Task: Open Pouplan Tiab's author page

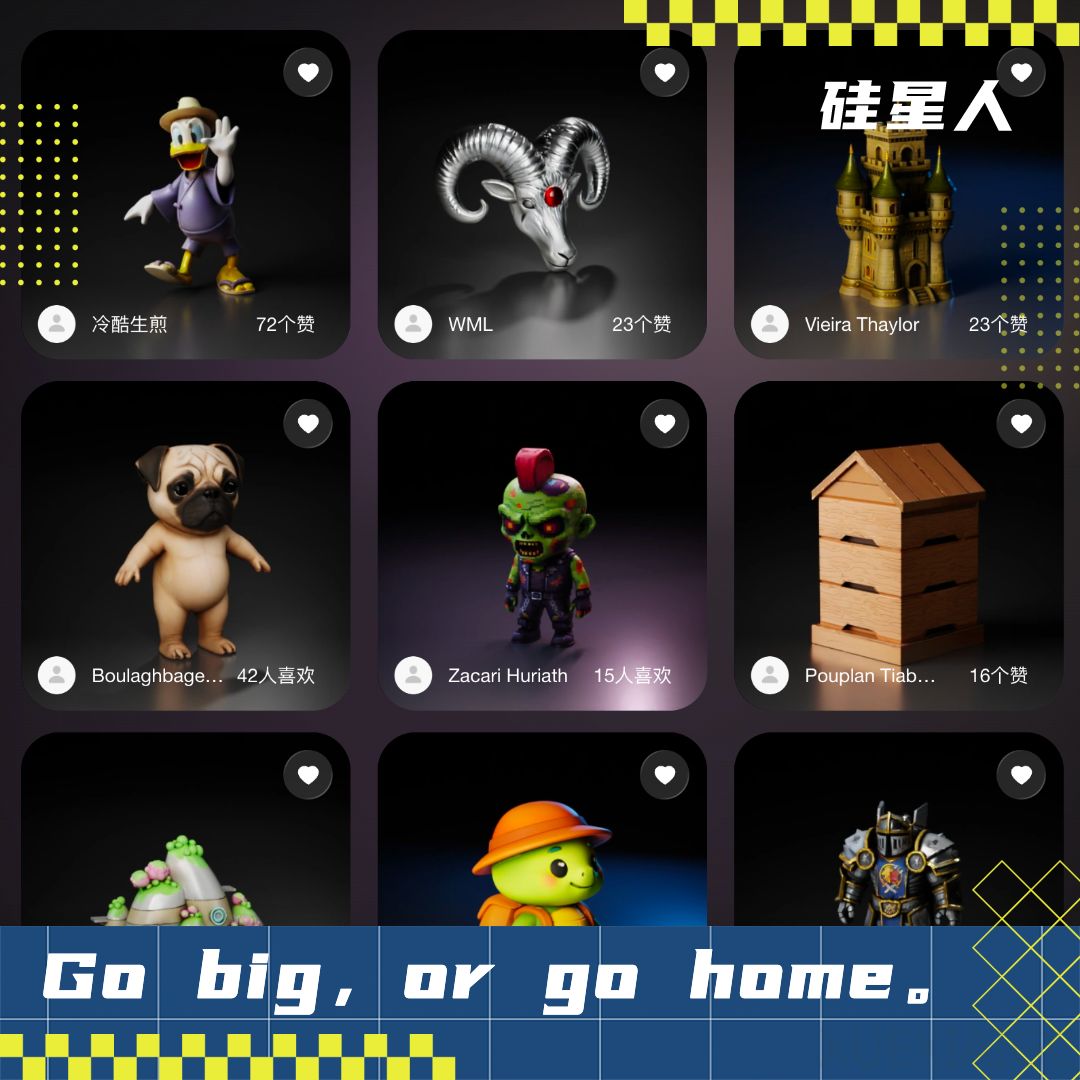Action: [770, 675]
